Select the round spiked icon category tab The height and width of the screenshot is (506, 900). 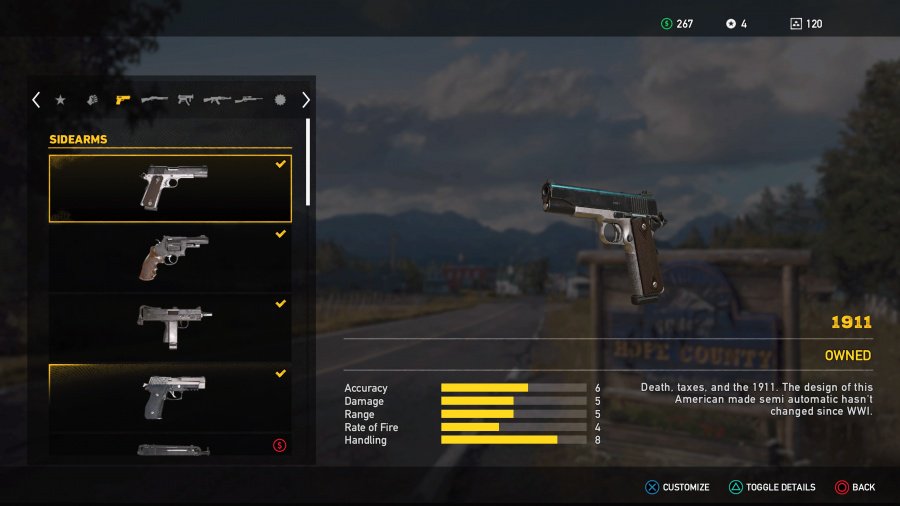pyautogui.click(x=279, y=100)
